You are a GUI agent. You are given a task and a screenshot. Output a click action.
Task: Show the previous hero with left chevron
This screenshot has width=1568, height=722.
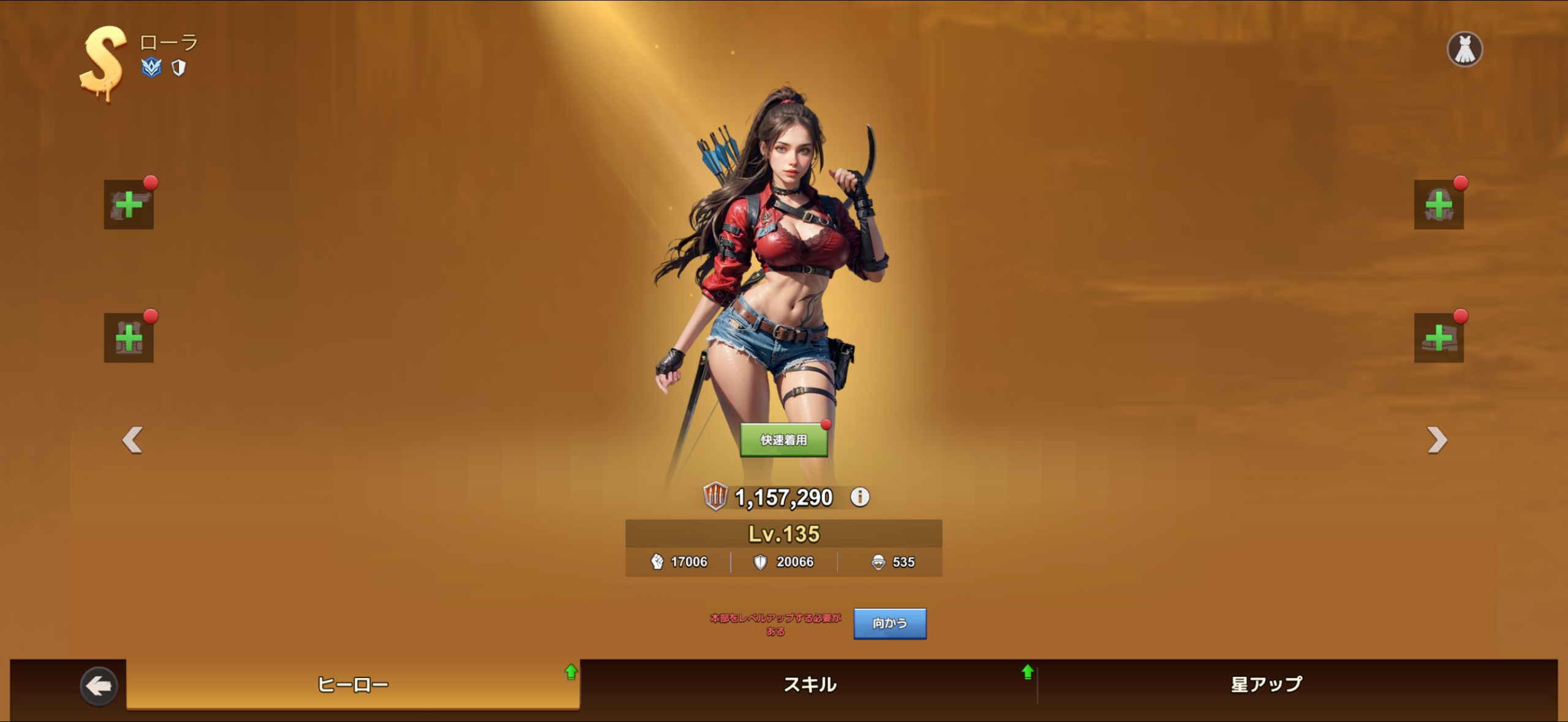click(132, 440)
